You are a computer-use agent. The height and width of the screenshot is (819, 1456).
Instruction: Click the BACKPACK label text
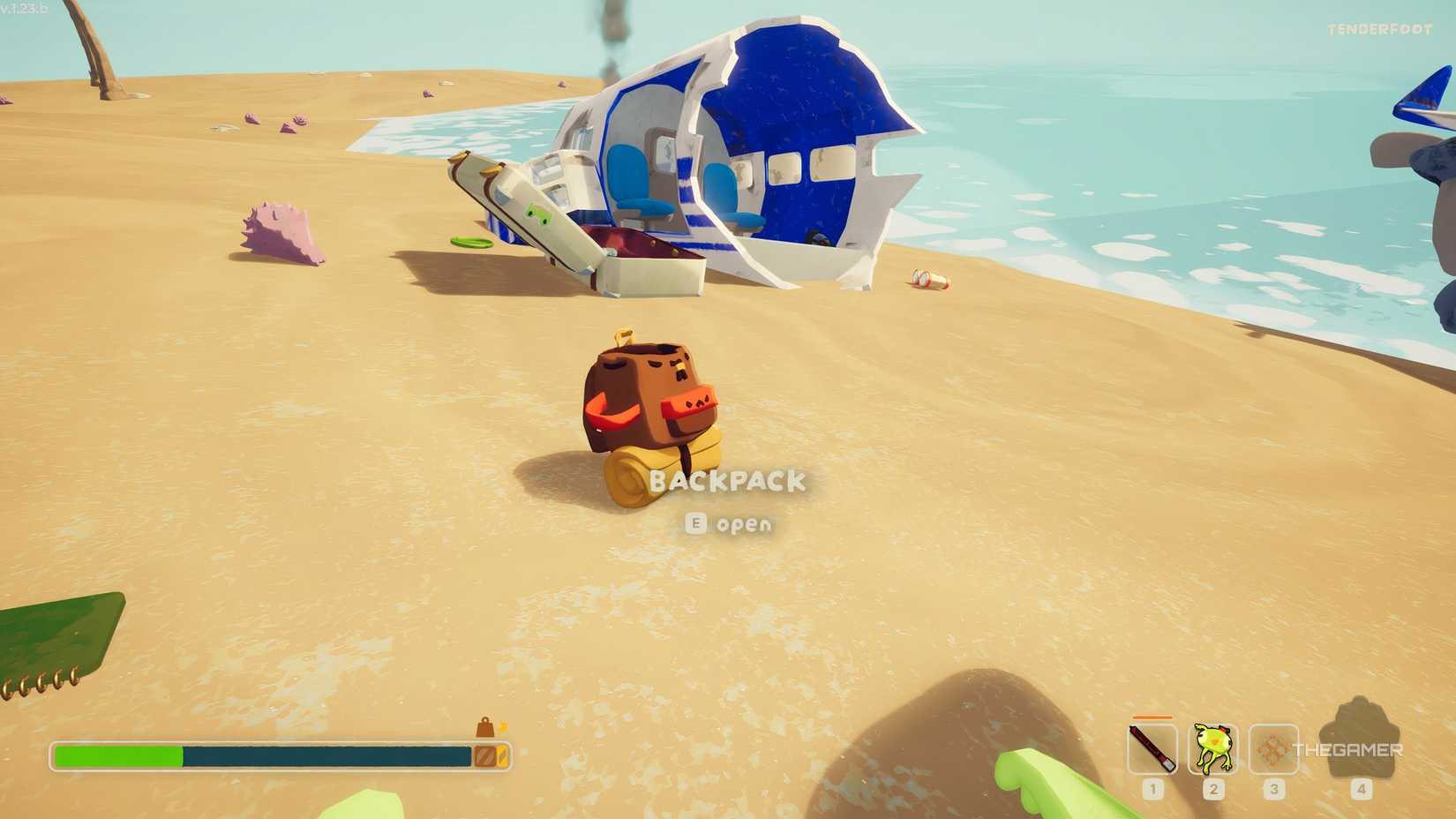[x=729, y=482]
